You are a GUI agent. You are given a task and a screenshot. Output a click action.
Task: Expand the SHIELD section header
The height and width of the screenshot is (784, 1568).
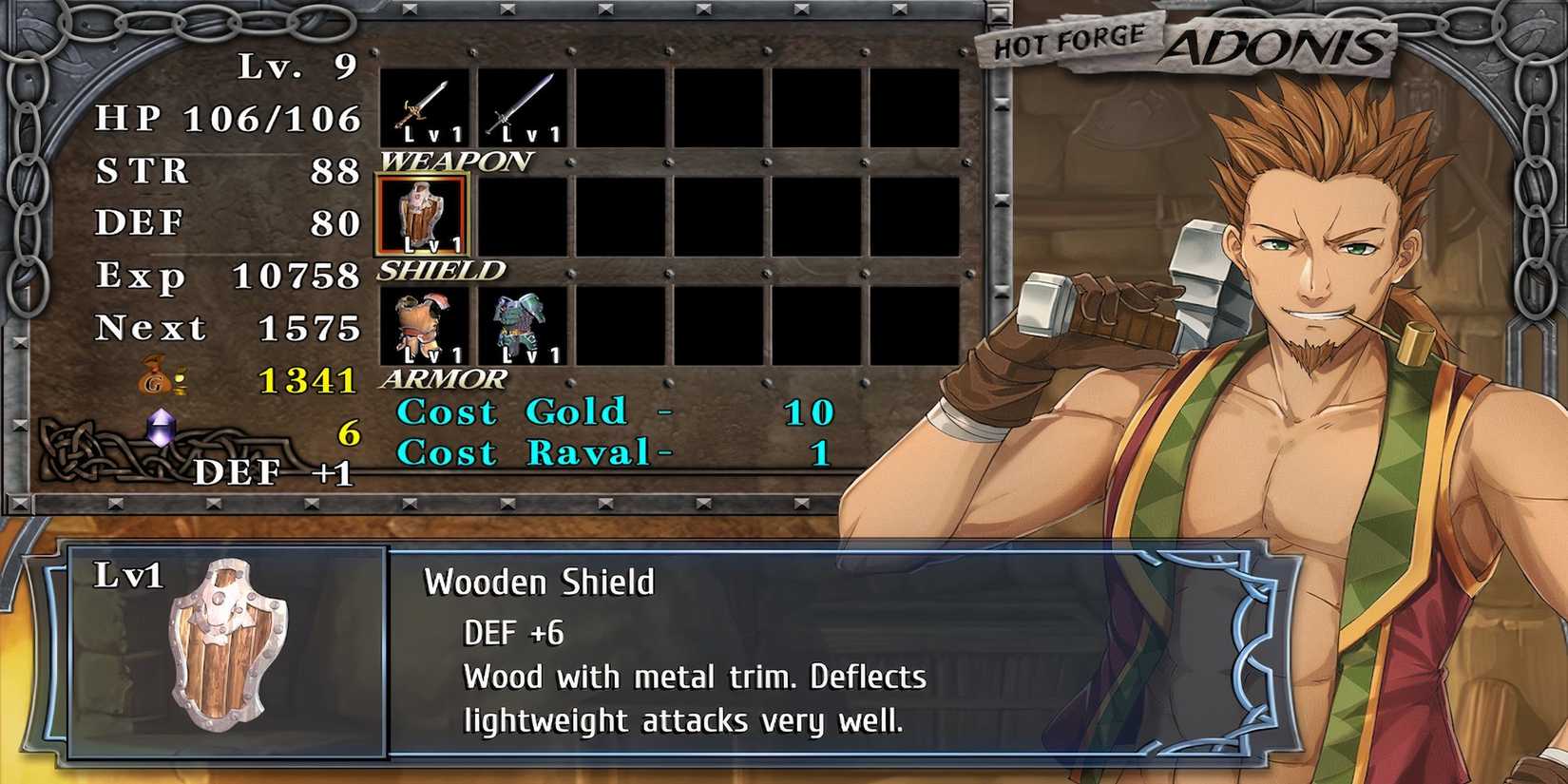tap(439, 270)
